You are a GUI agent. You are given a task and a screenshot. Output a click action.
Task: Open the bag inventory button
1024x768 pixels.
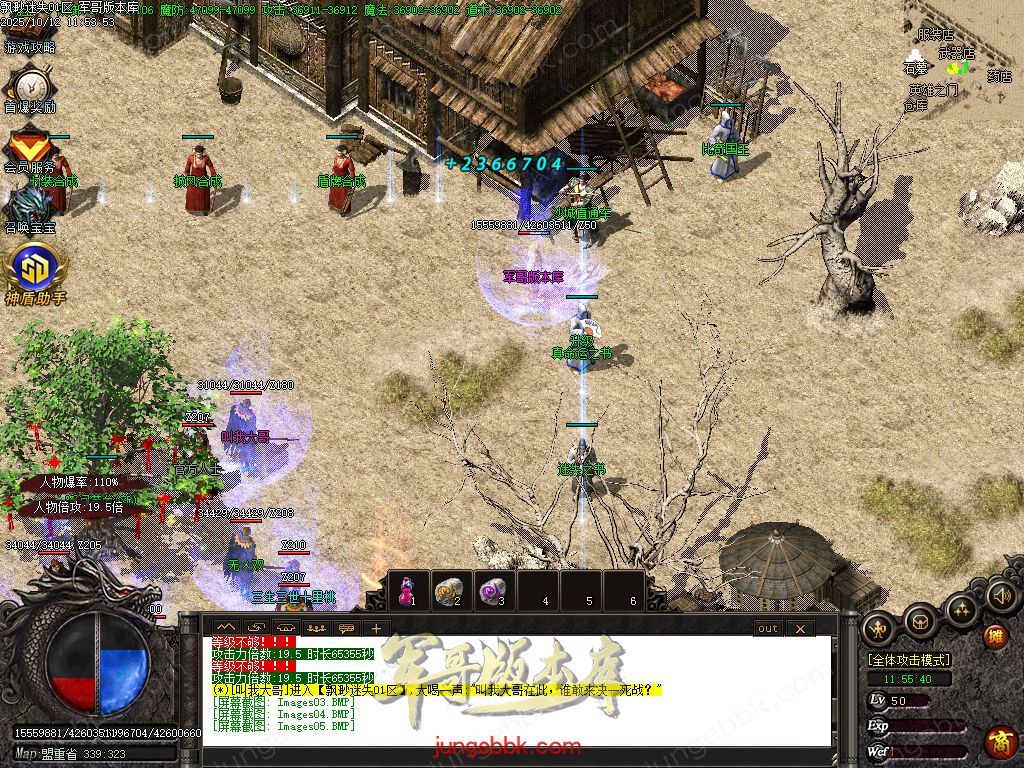click(x=920, y=623)
